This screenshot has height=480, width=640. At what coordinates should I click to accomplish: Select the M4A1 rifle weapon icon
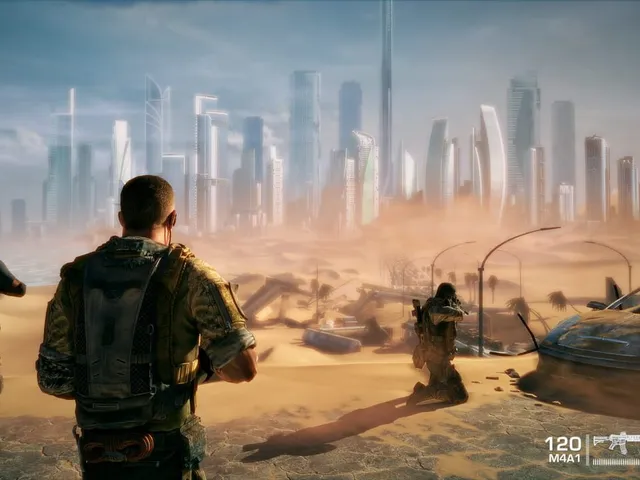tap(616, 443)
